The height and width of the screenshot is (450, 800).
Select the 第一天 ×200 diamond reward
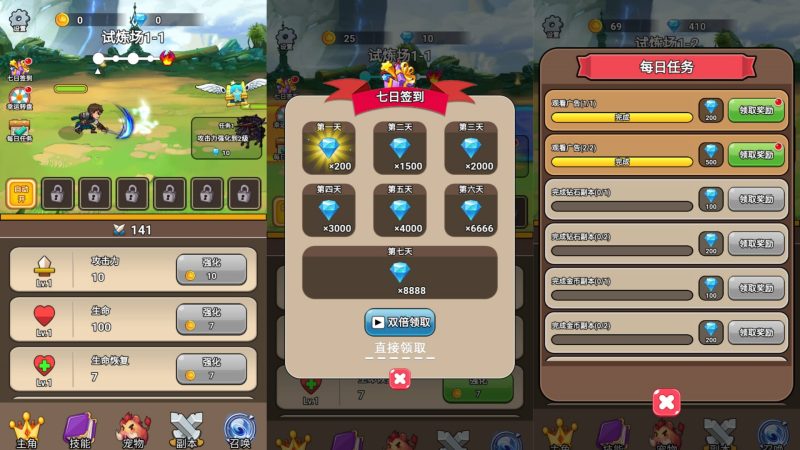click(x=328, y=148)
